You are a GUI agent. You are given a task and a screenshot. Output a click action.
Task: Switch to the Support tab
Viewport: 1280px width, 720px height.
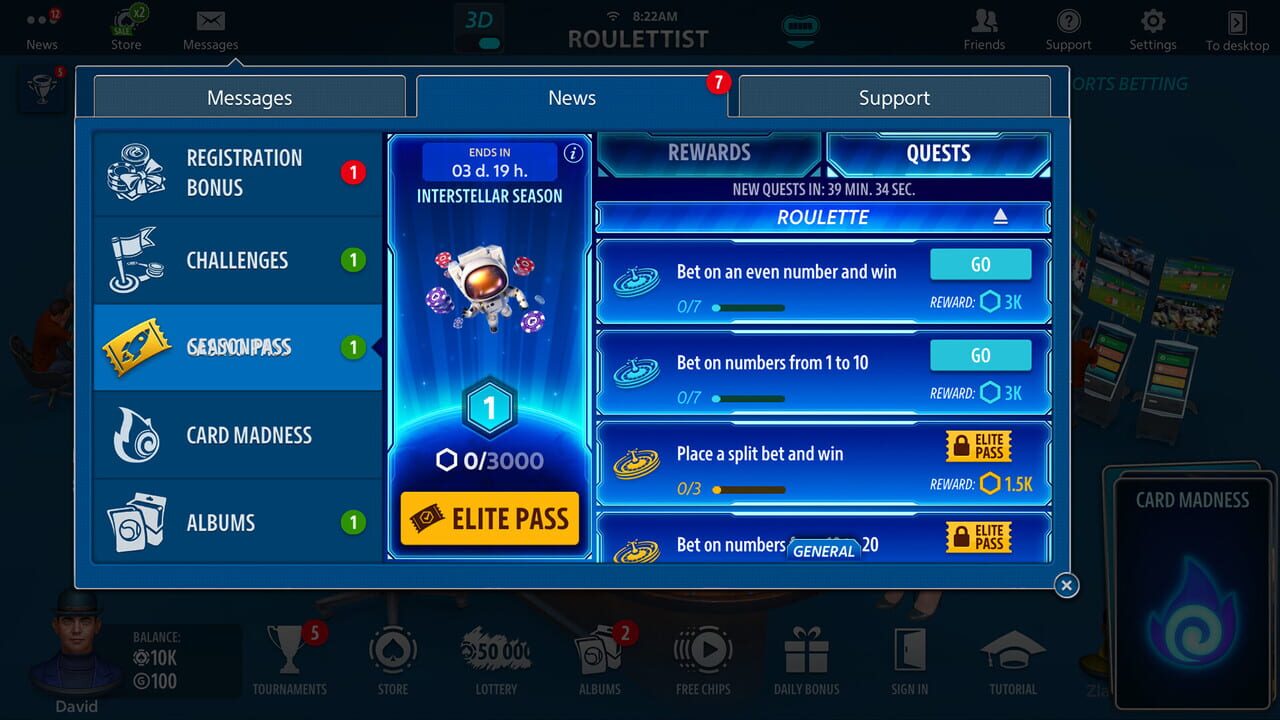pyautogui.click(x=893, y=97)
